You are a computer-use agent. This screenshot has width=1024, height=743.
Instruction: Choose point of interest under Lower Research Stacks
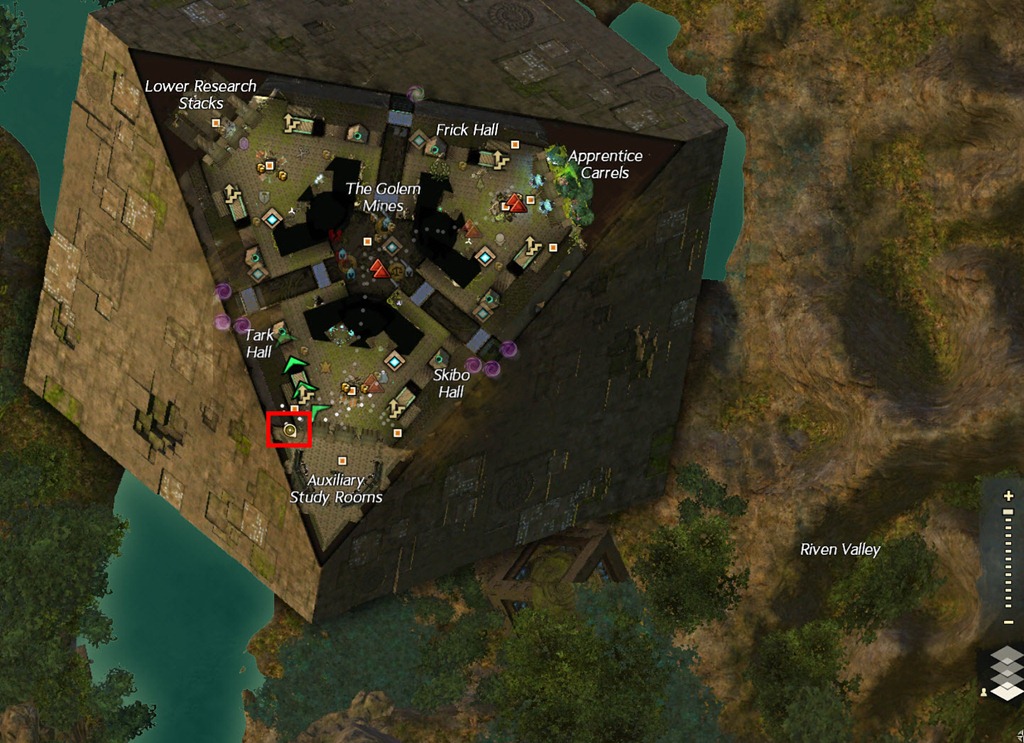coord(215,123)
